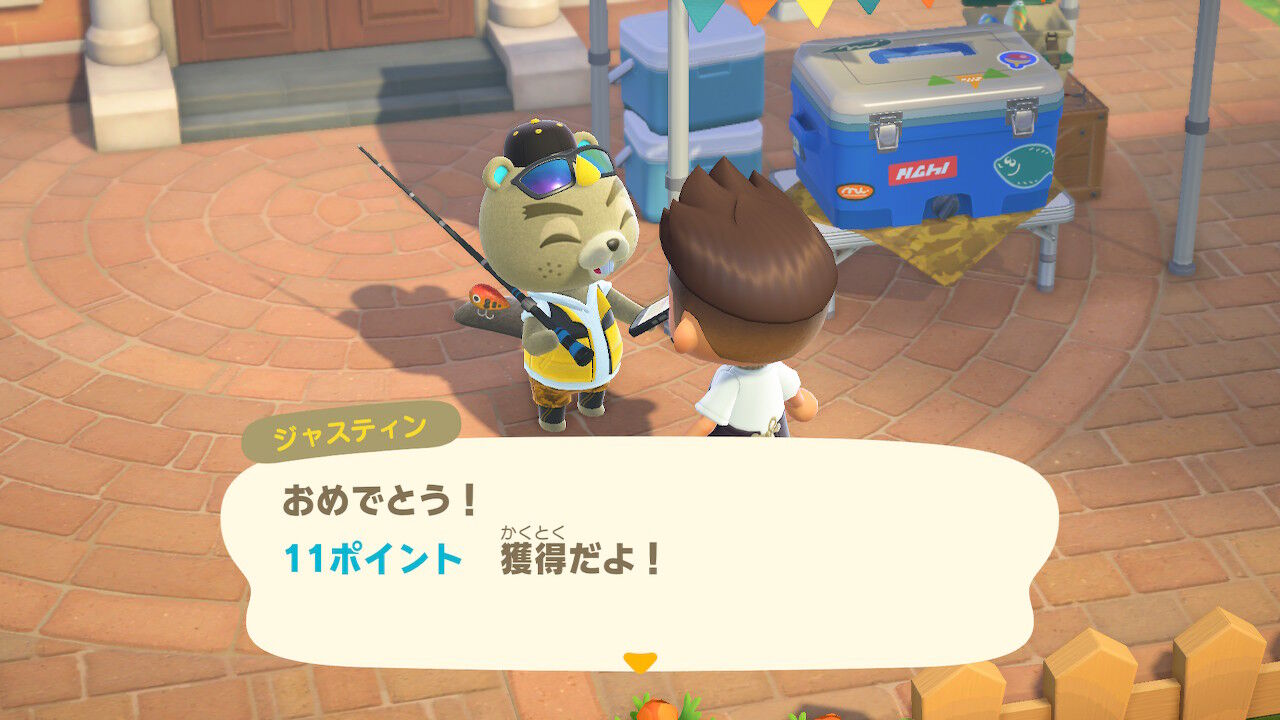This screenshot has height=720, width=1280.
Task: Select the fishing lure on Justin's rod
Action: point(488,298)
